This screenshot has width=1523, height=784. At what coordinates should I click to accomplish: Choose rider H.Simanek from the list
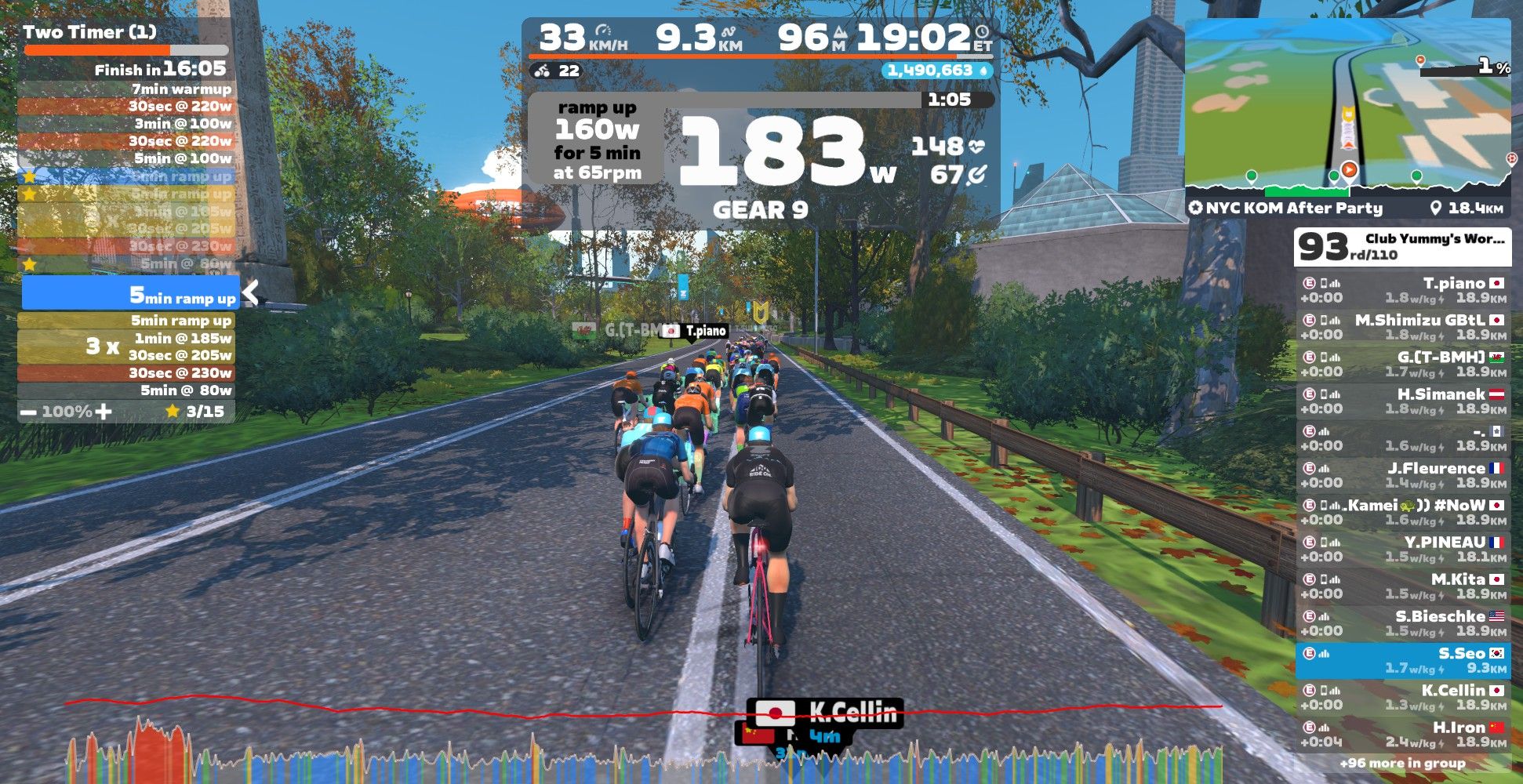click(x=1402, y=401)
